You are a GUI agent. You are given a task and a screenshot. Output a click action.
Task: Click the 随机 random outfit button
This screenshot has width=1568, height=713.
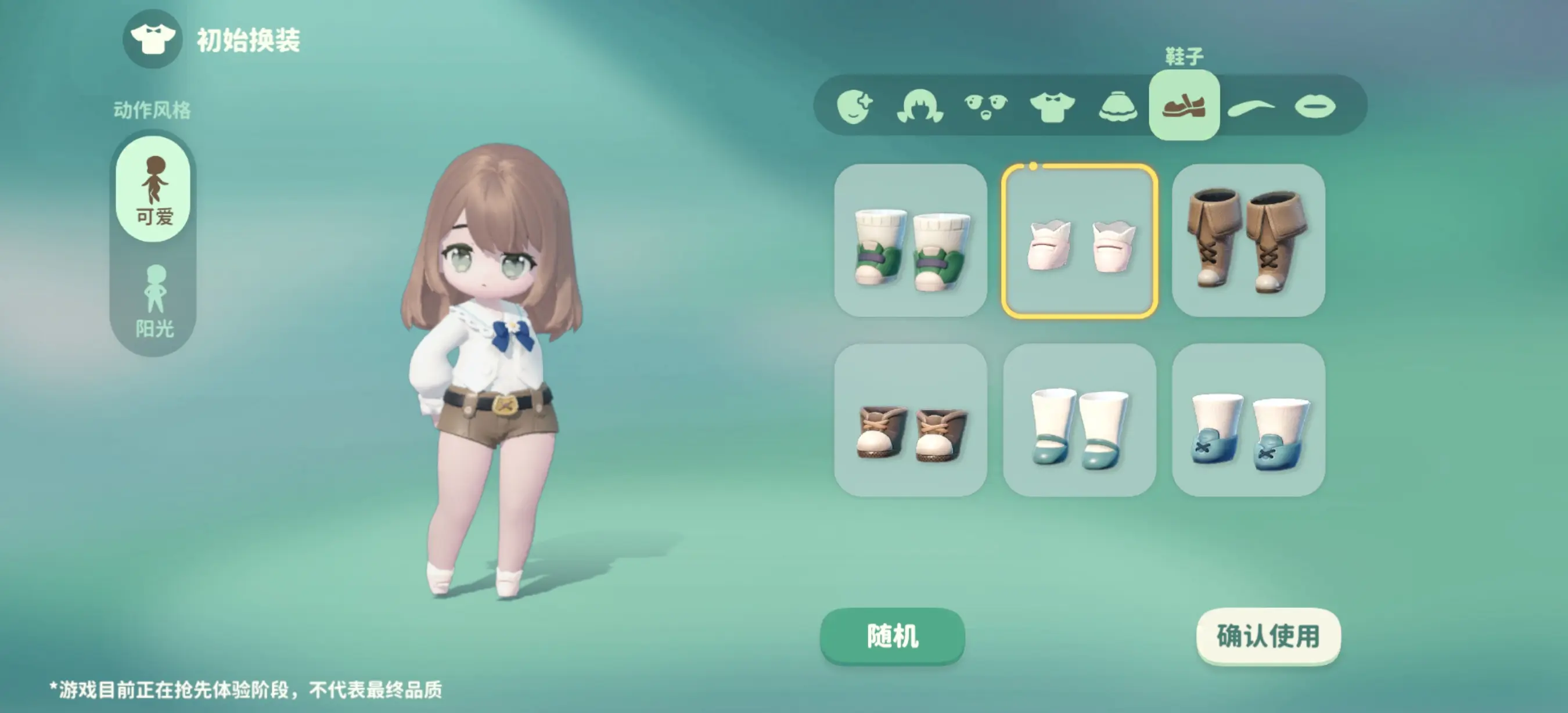(x=892, y=636)
